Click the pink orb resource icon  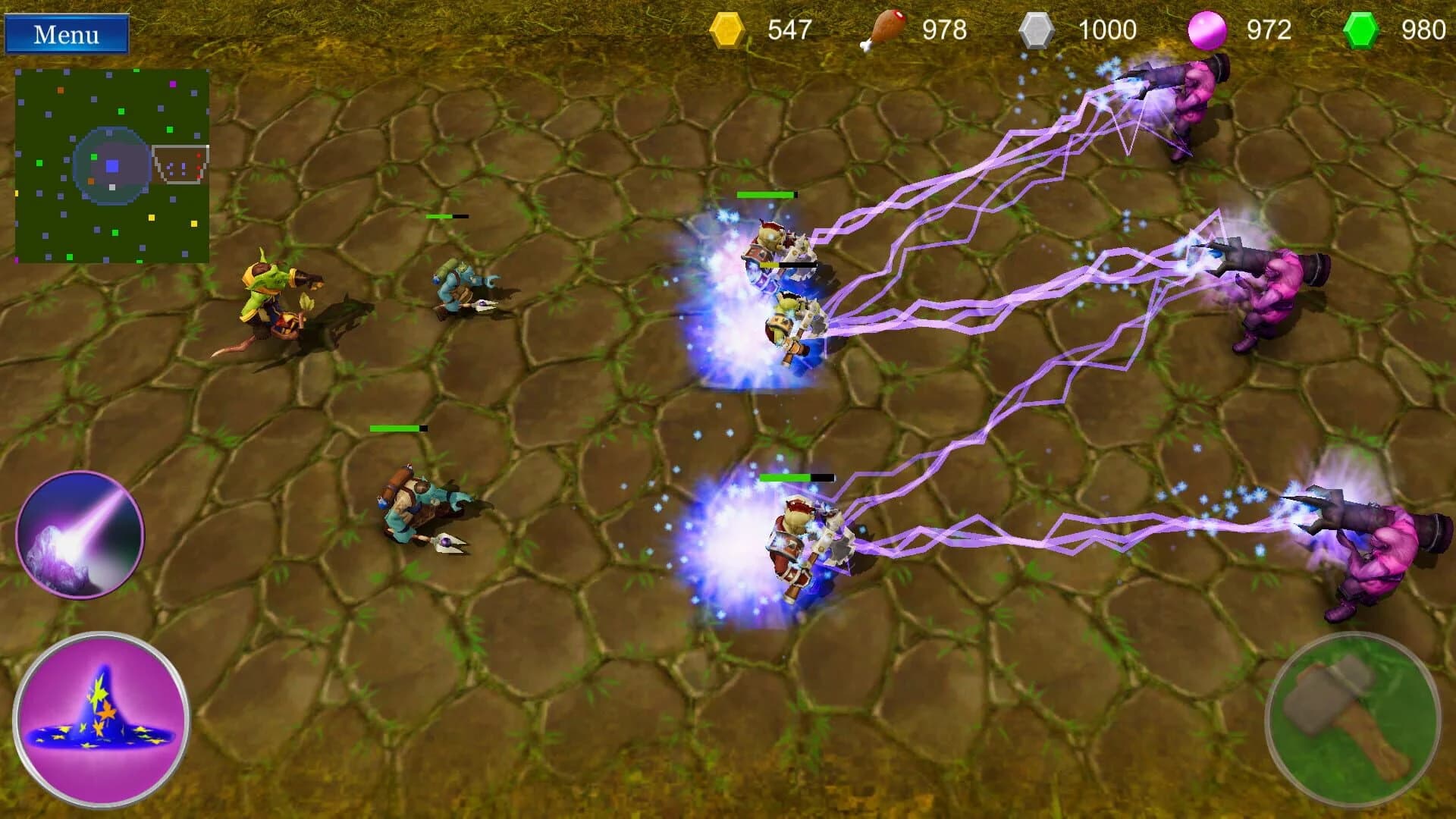(x=1207, y=29)
